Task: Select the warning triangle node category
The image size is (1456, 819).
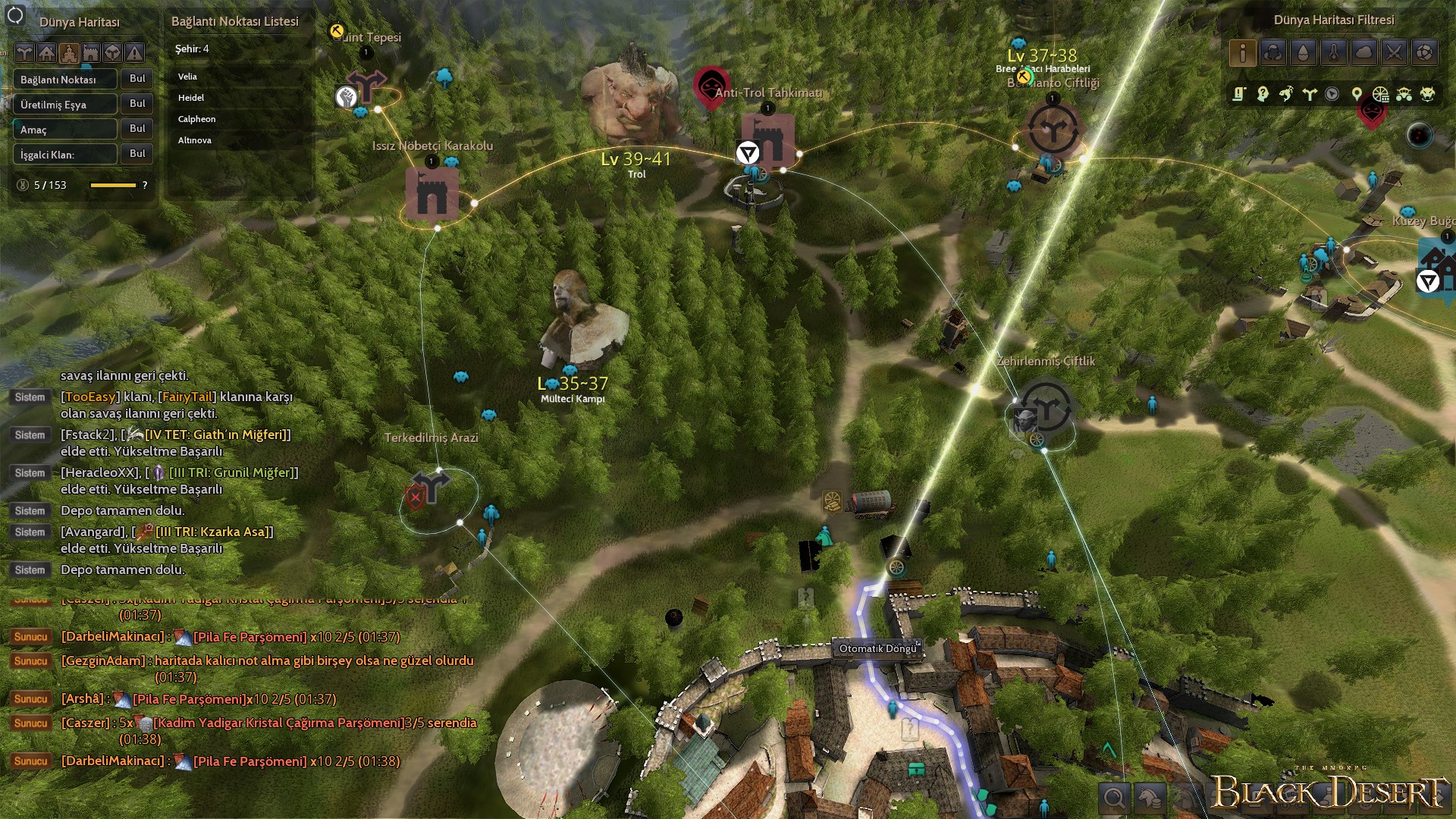Action: (135, 53)
